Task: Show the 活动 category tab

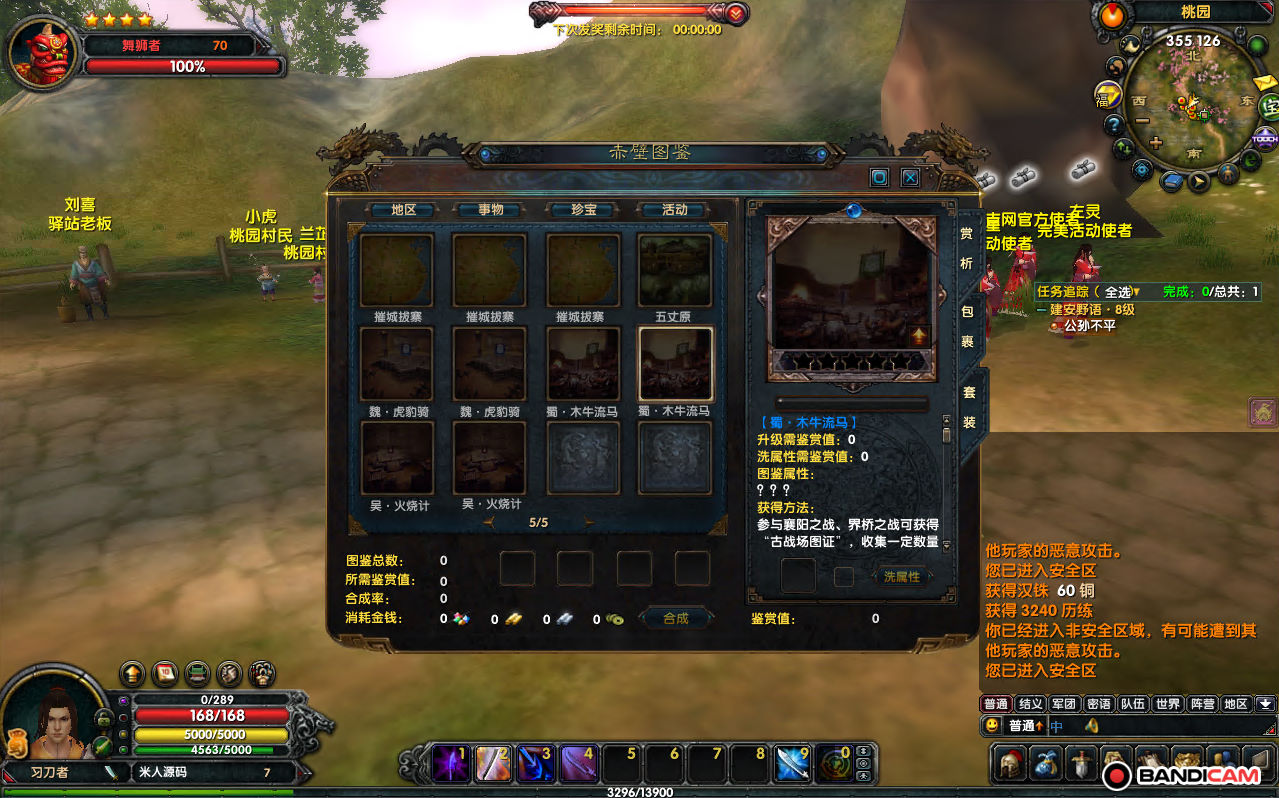Action: pyautogui.click(x=674, y=210)
